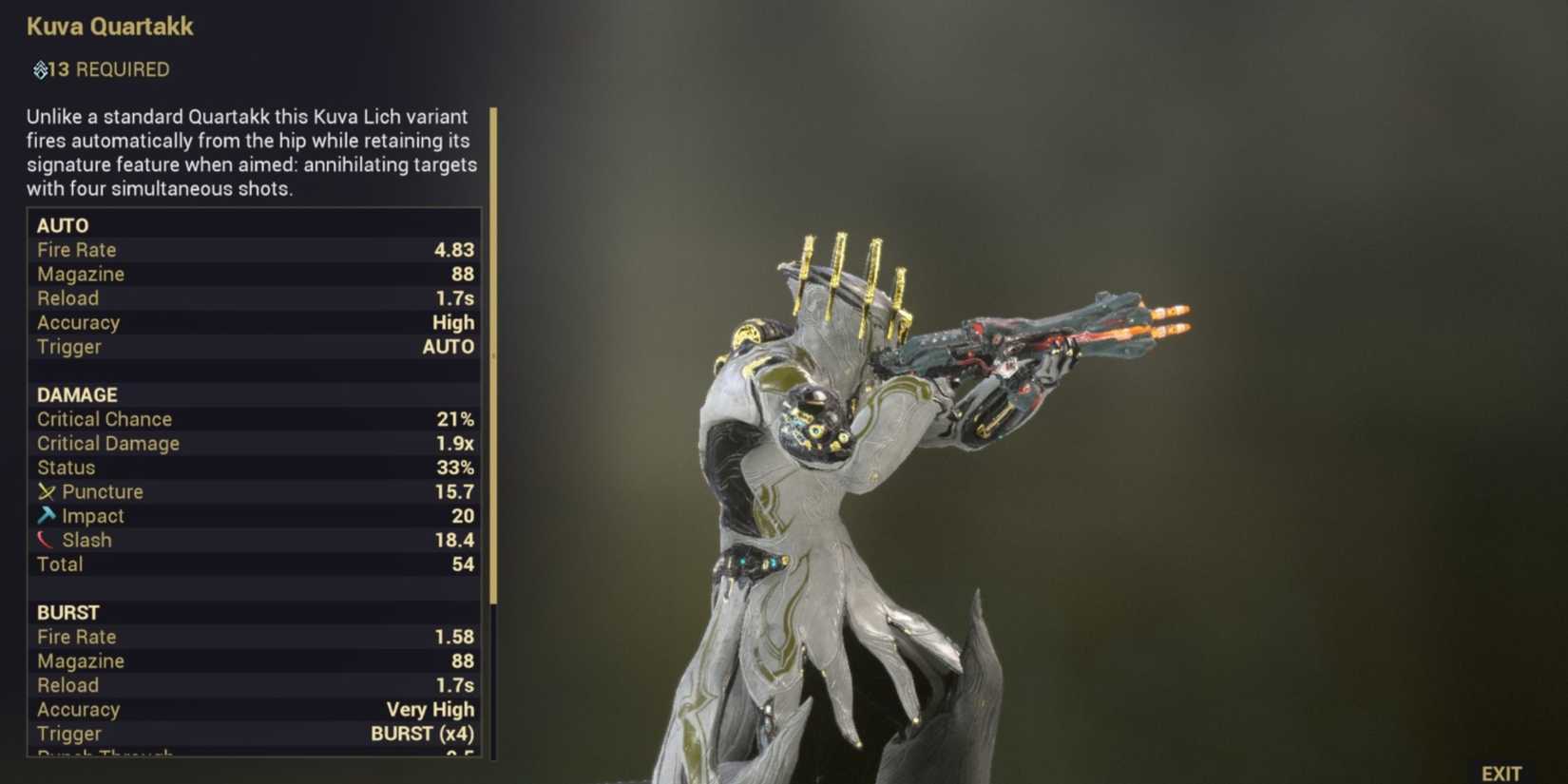Select the Magazine stat showing 88
The height and width of the screenshot is (784, 1568).
point(252,274)
